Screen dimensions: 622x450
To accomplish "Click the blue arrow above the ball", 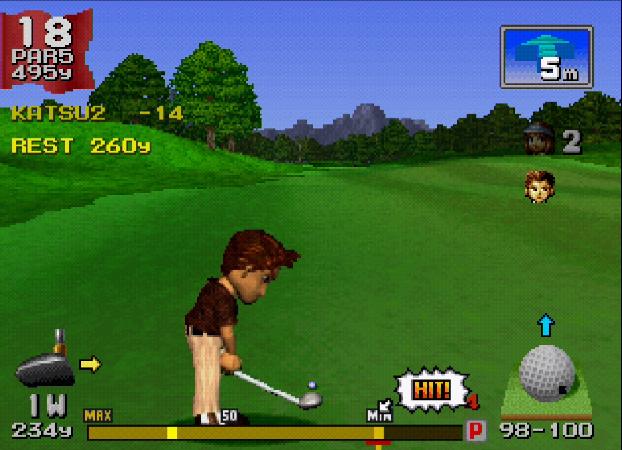I will (545, 324).
